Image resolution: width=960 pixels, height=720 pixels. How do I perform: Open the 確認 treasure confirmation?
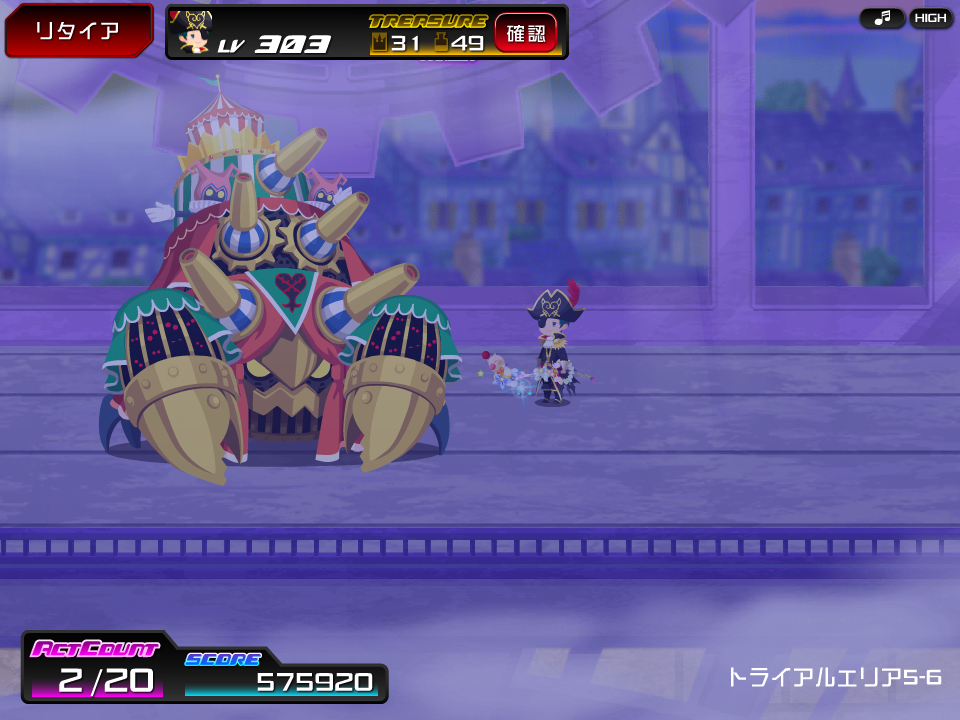pyautogui.click(x=526, y=33)
